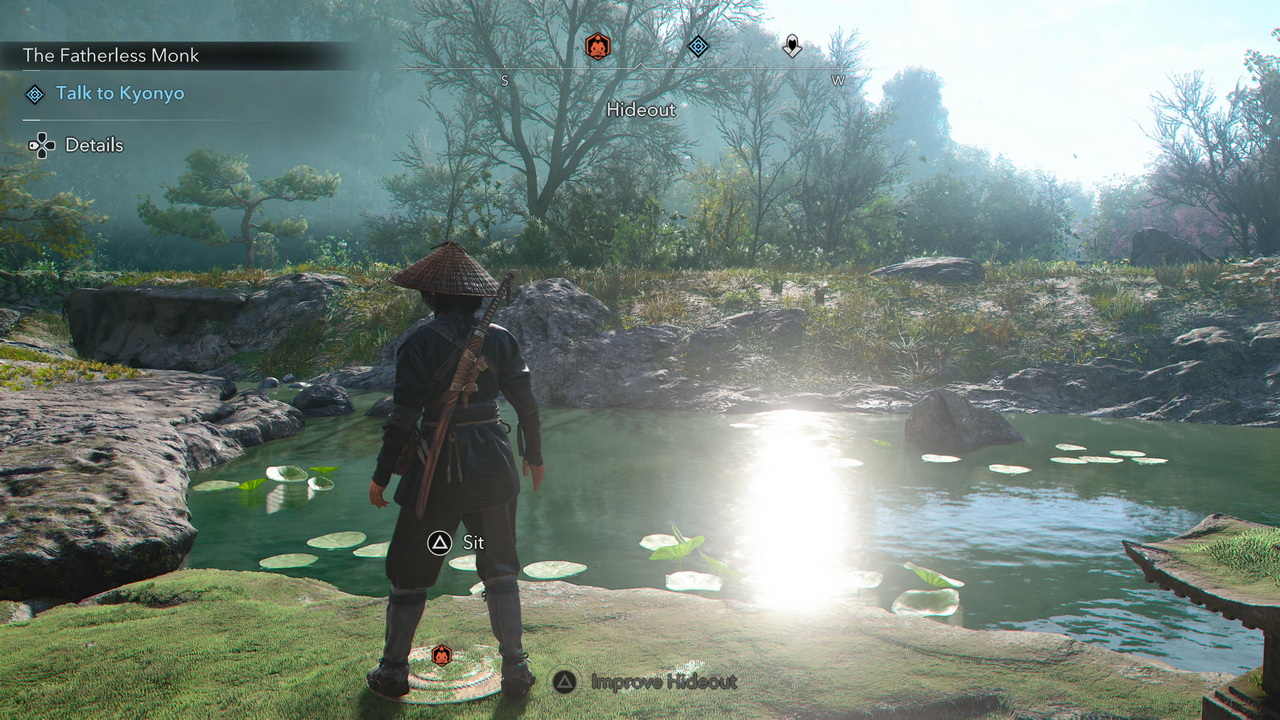Screen dimensions: 1280x720
Task: Select the Talk to Kyonyo objective
Action: [119, 93]
